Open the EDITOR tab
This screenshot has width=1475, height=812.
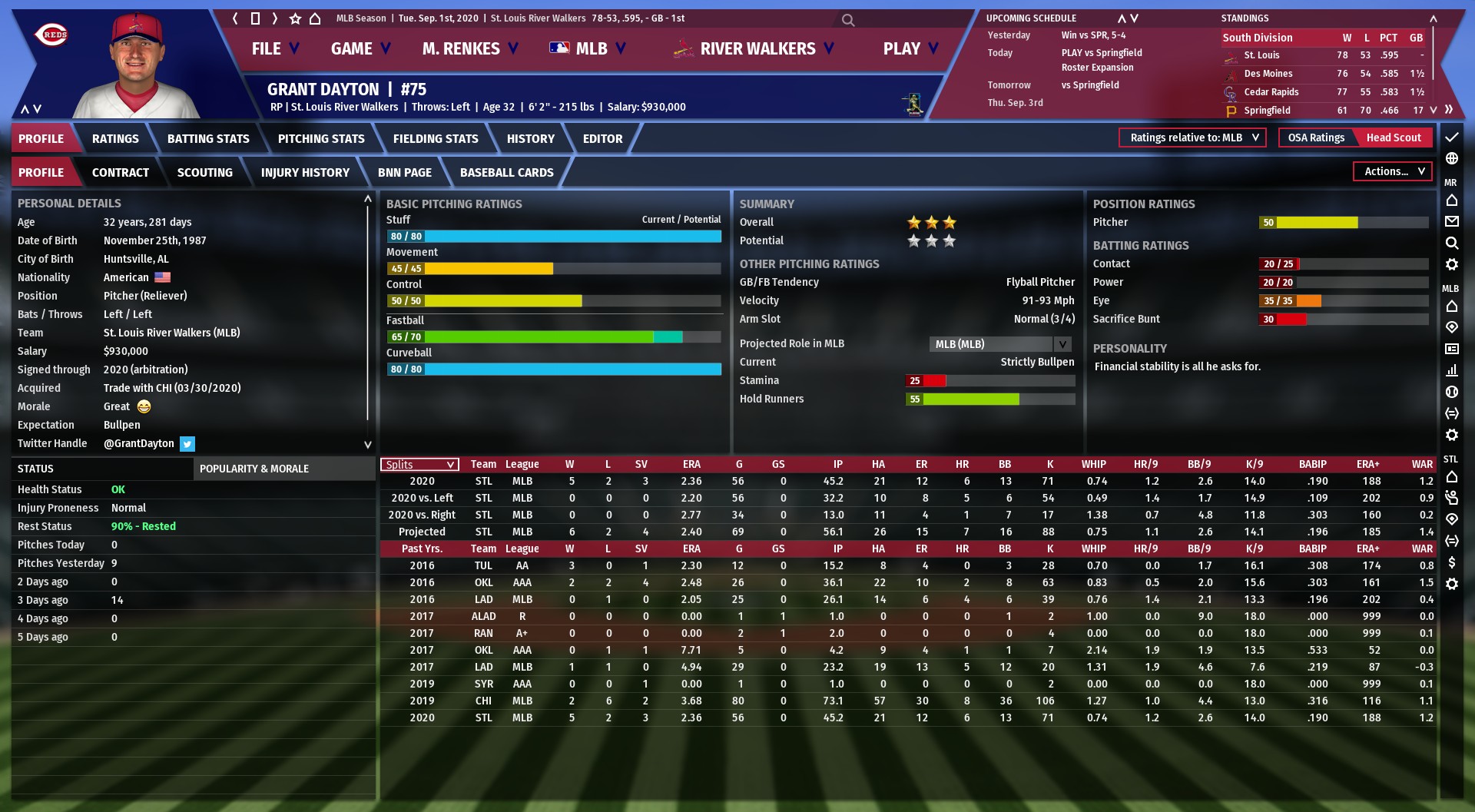[602, 139]
